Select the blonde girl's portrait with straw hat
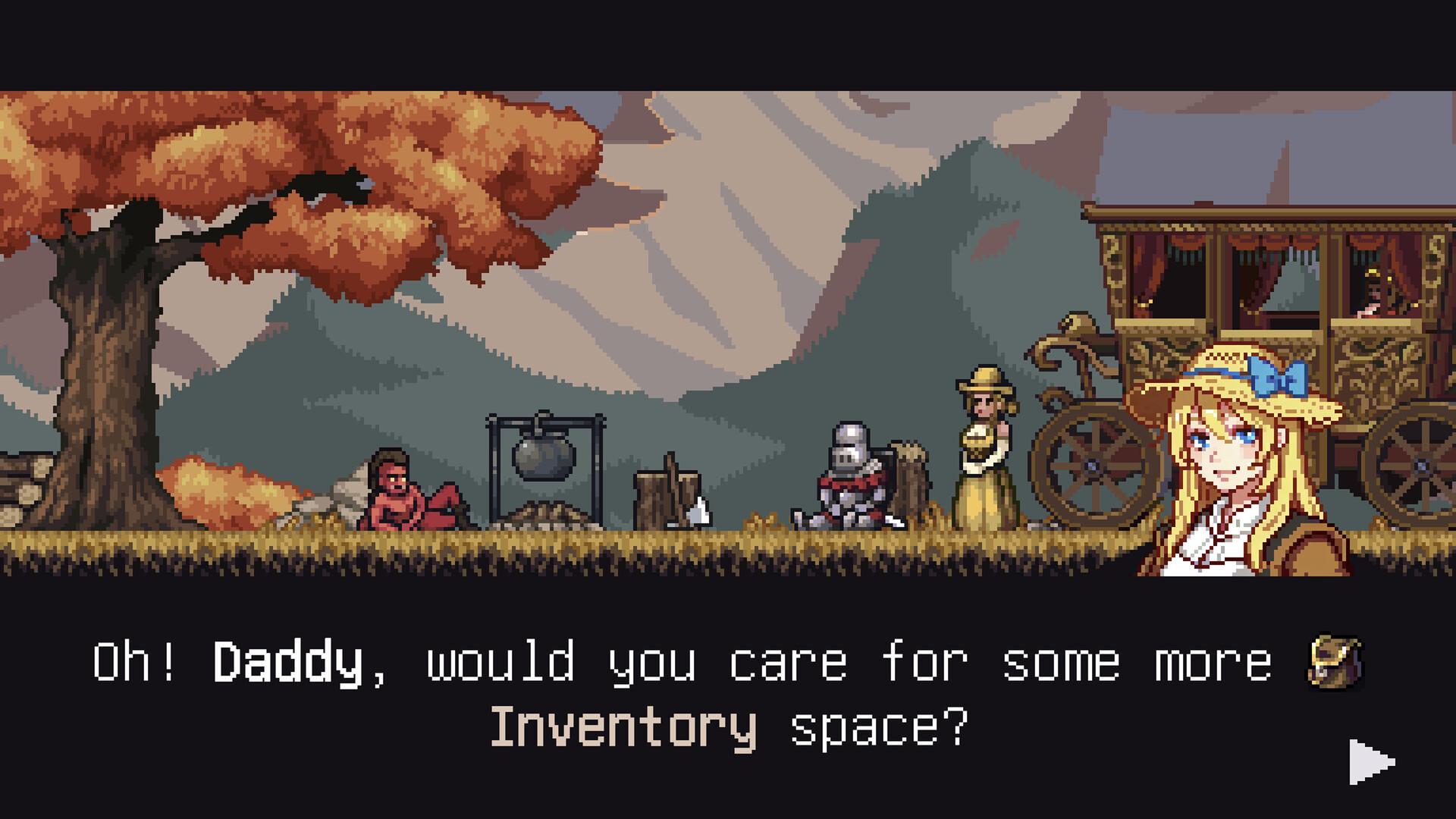The image size is (1456, 819). pyautogui.click(x=1228, y=455)
